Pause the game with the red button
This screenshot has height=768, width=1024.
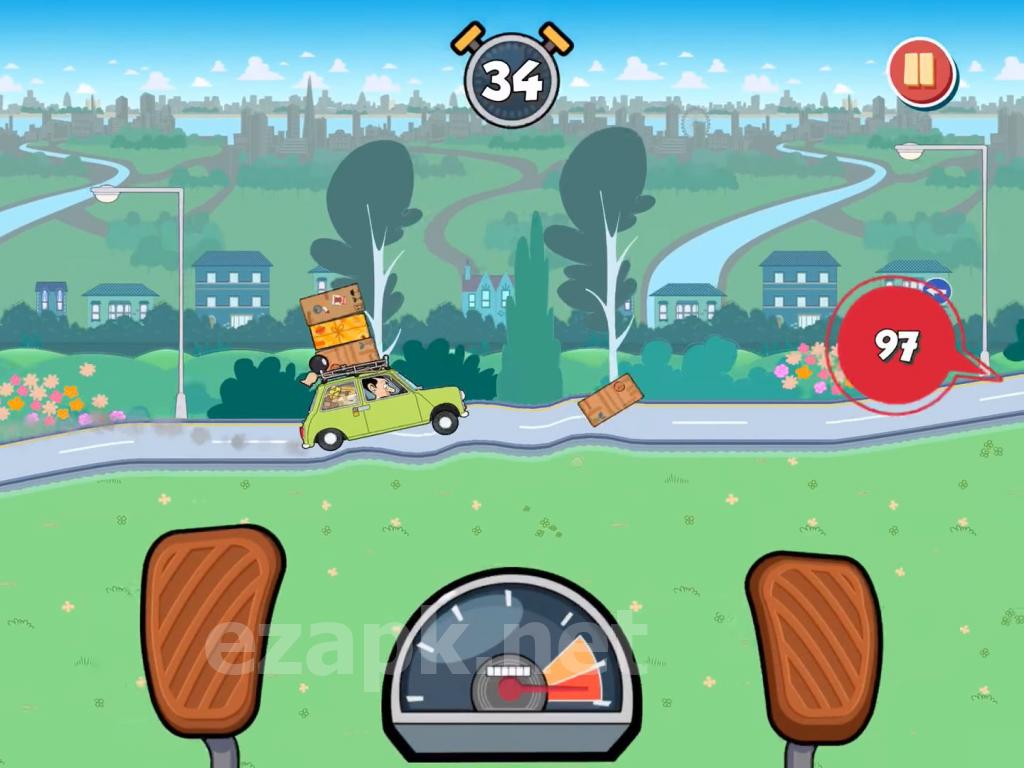click(x=919, y=71)
